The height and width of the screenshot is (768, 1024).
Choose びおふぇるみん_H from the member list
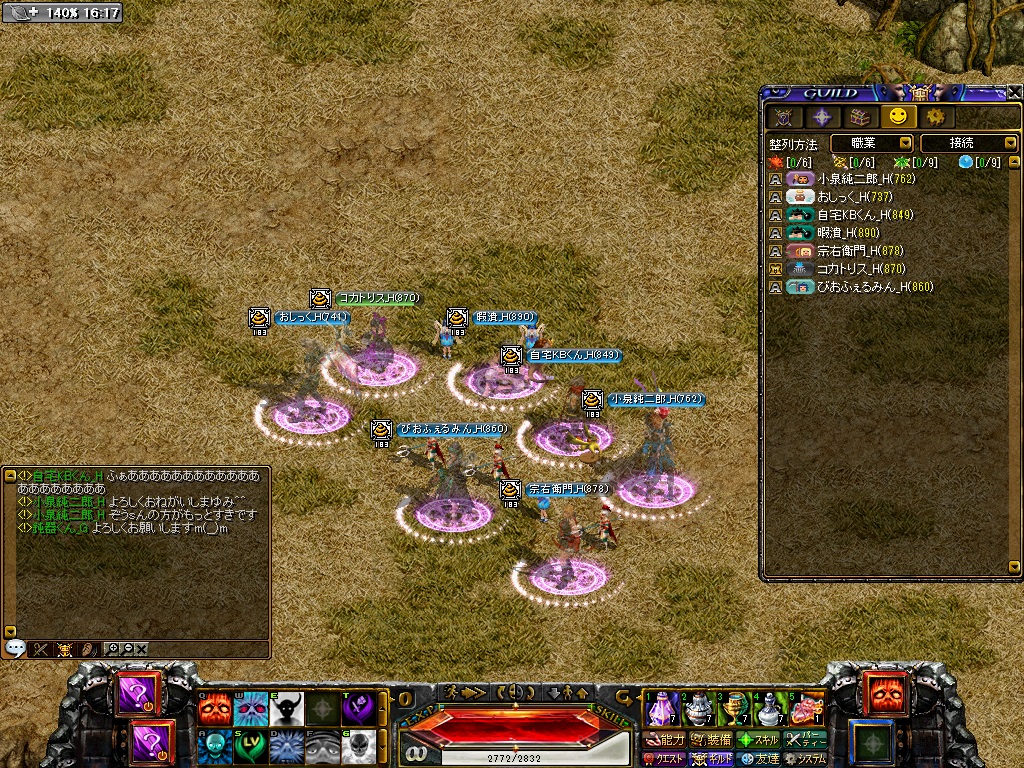(861, 287)
